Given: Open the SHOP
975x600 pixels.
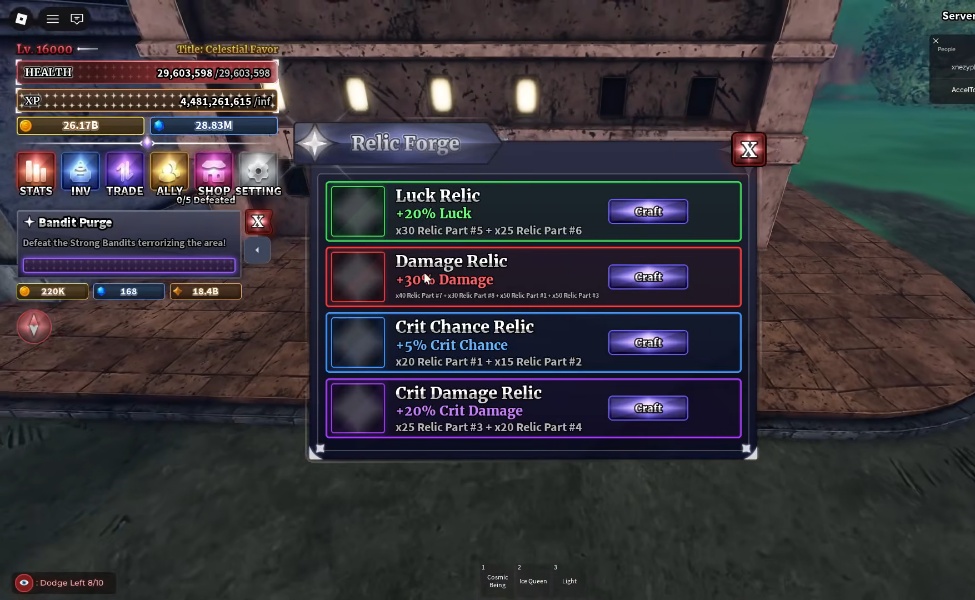Looking at the screenshot, I should coord(214,173).
